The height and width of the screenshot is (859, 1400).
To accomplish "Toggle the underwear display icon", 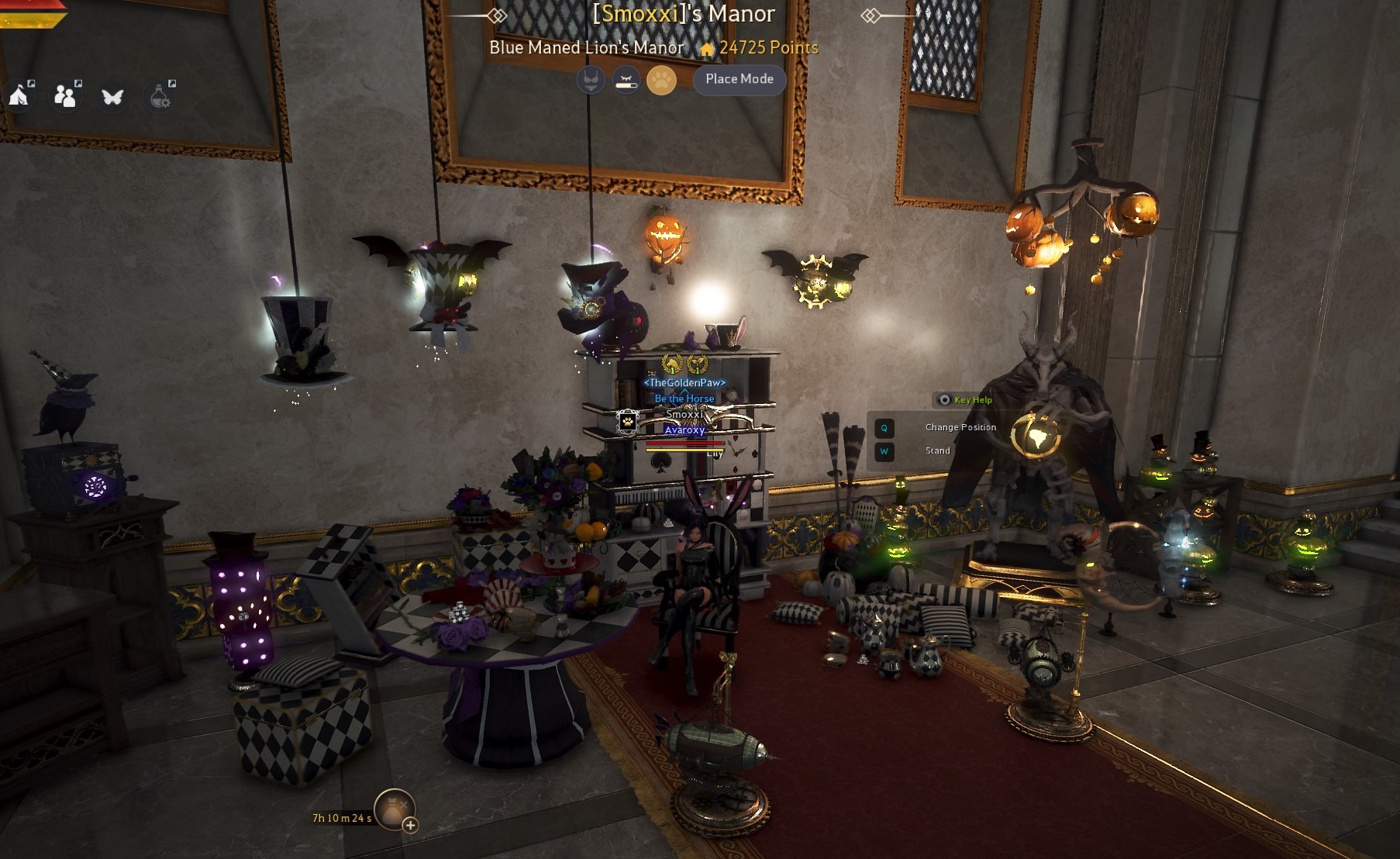I will (591, 80).
